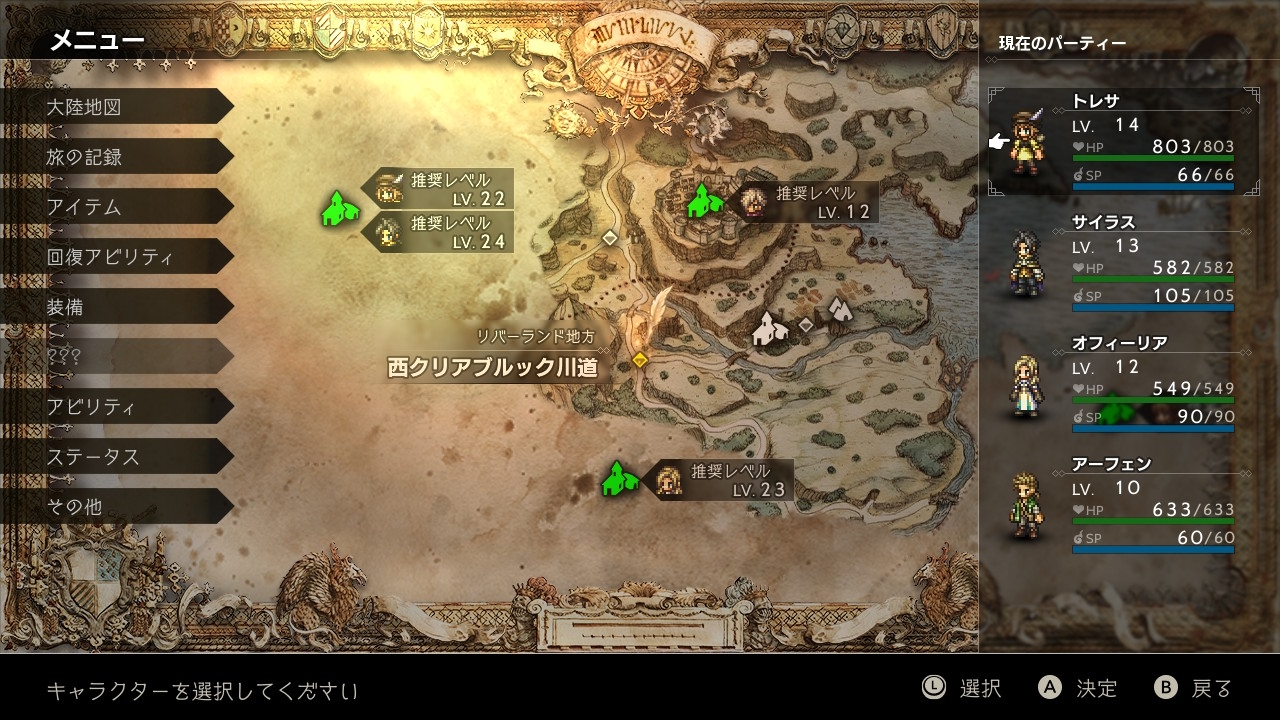Select the LV. 22 recommended level marker

point(444,189)
